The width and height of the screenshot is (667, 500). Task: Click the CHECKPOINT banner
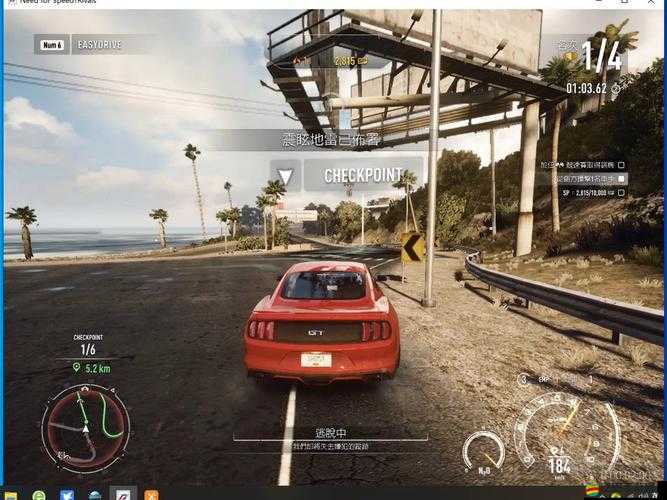coord(362,176)
